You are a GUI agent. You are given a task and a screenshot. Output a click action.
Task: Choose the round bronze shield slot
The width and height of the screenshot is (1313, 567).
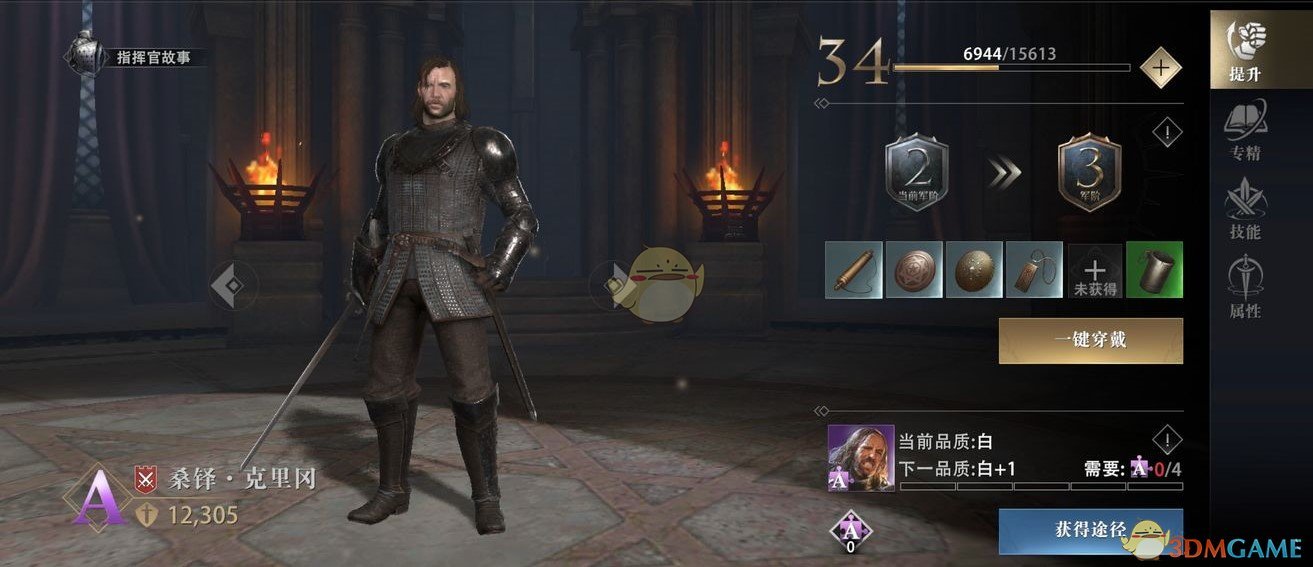[x=915, y=269]
